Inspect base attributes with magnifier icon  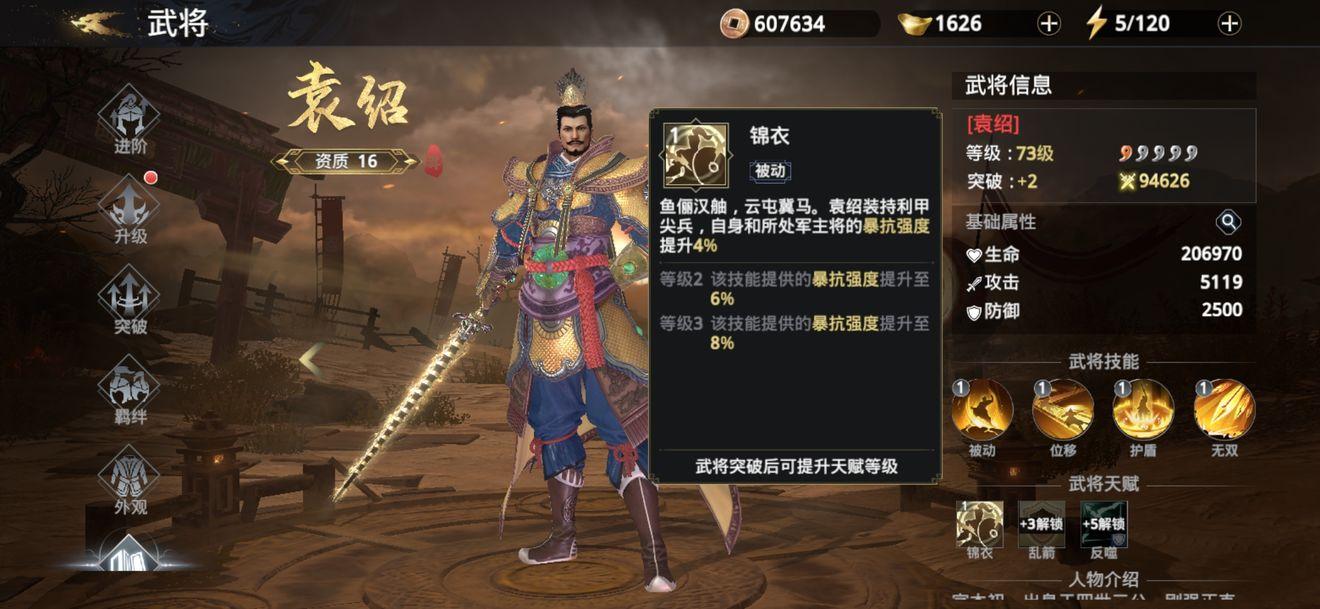click(1228, 222)
